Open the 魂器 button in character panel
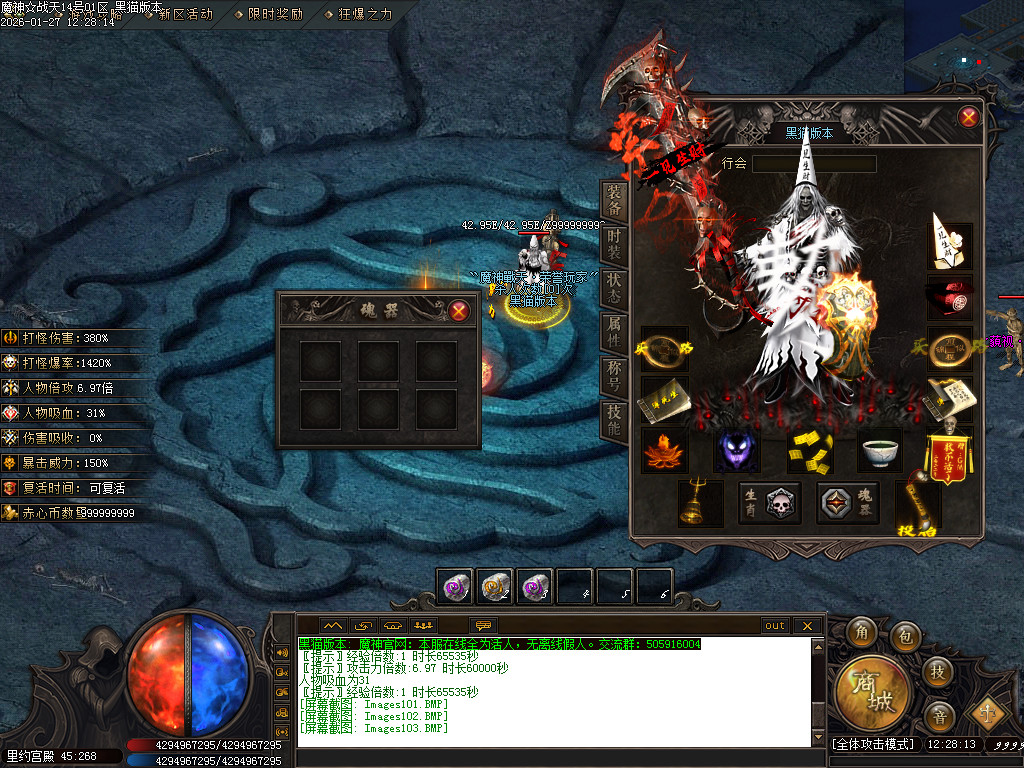 pos(848,503)
